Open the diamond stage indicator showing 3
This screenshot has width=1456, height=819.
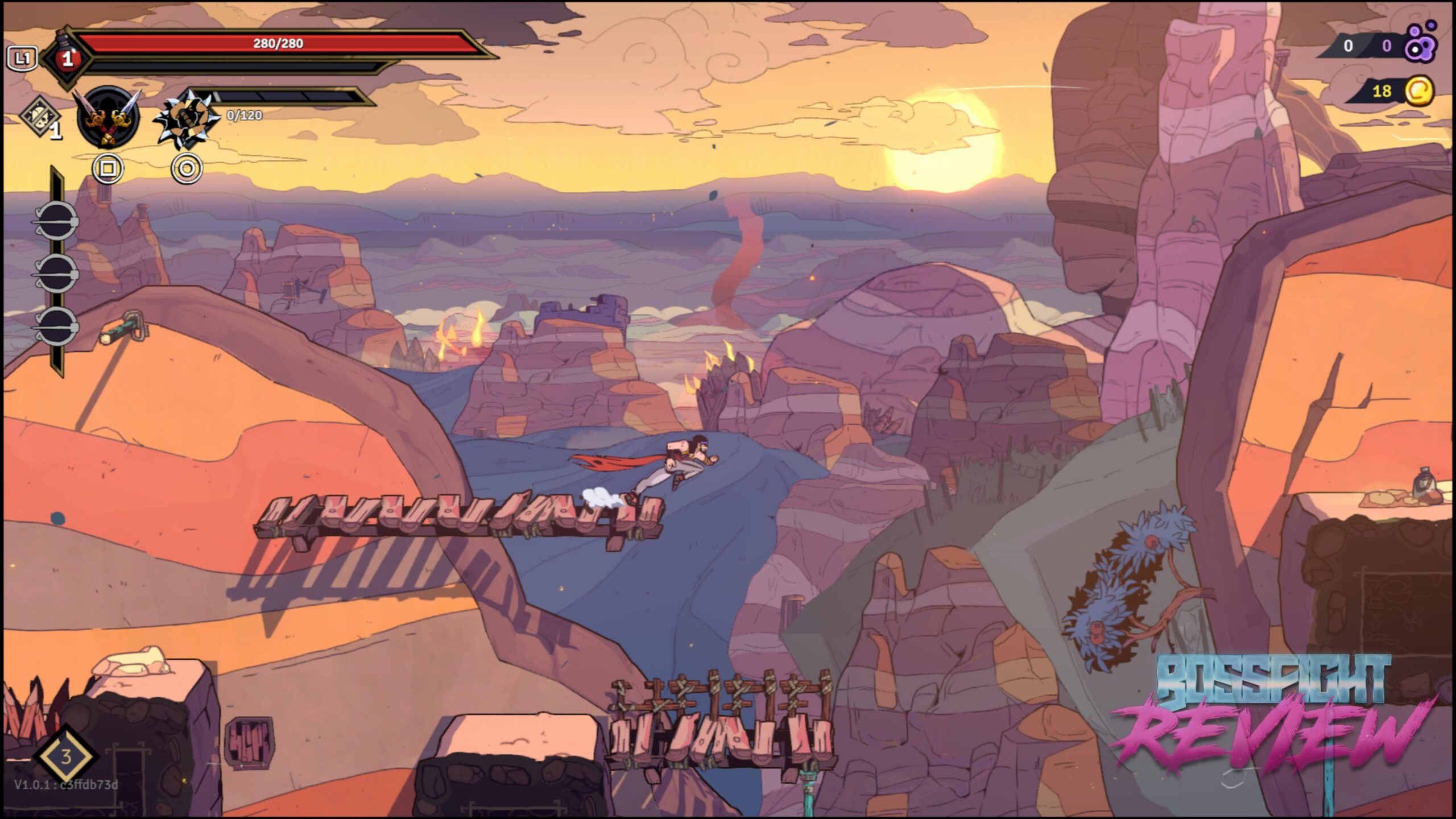tap(66, 756)
